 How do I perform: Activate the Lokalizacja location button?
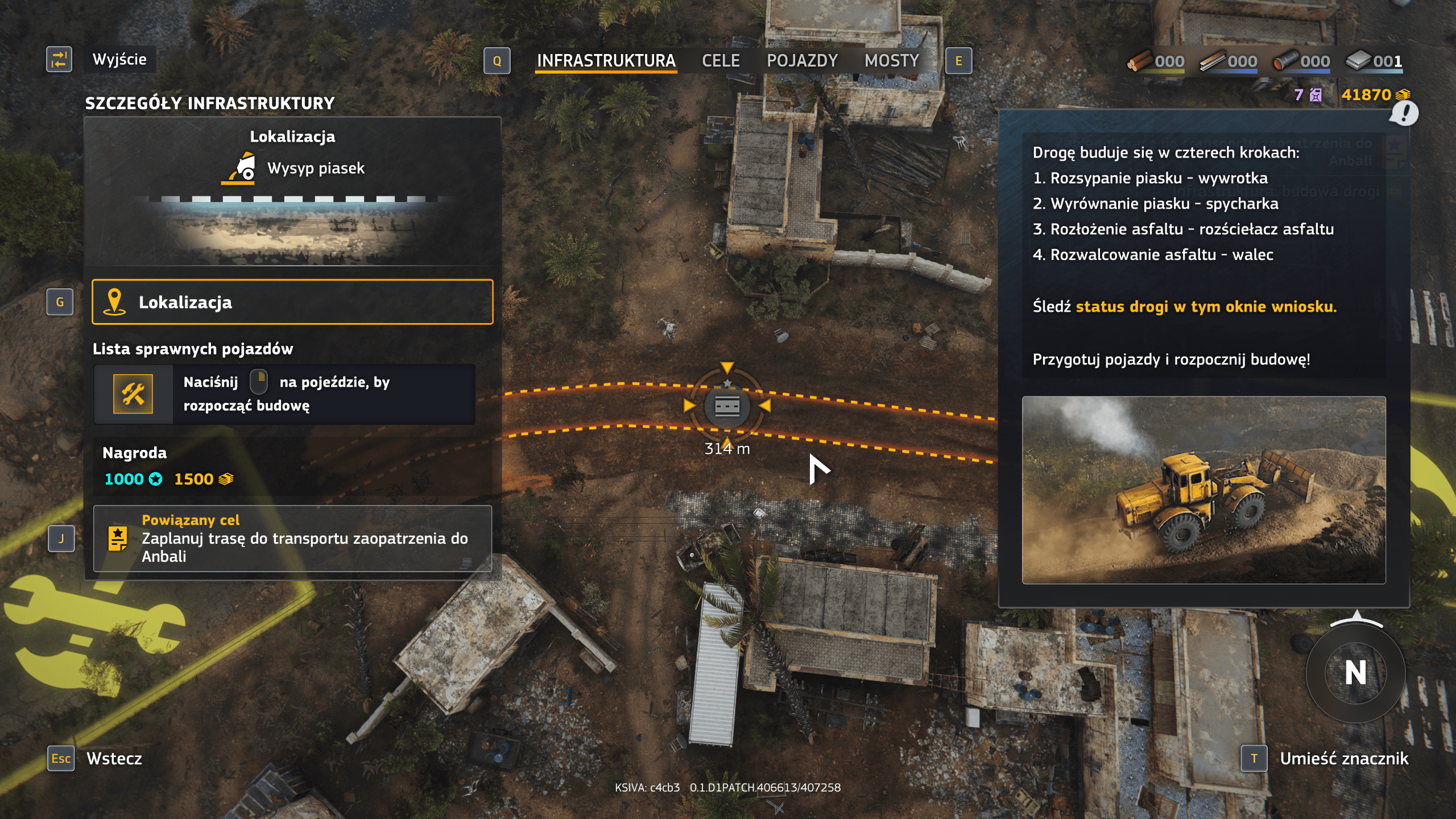pyautogui.click(x=292, y=302)
